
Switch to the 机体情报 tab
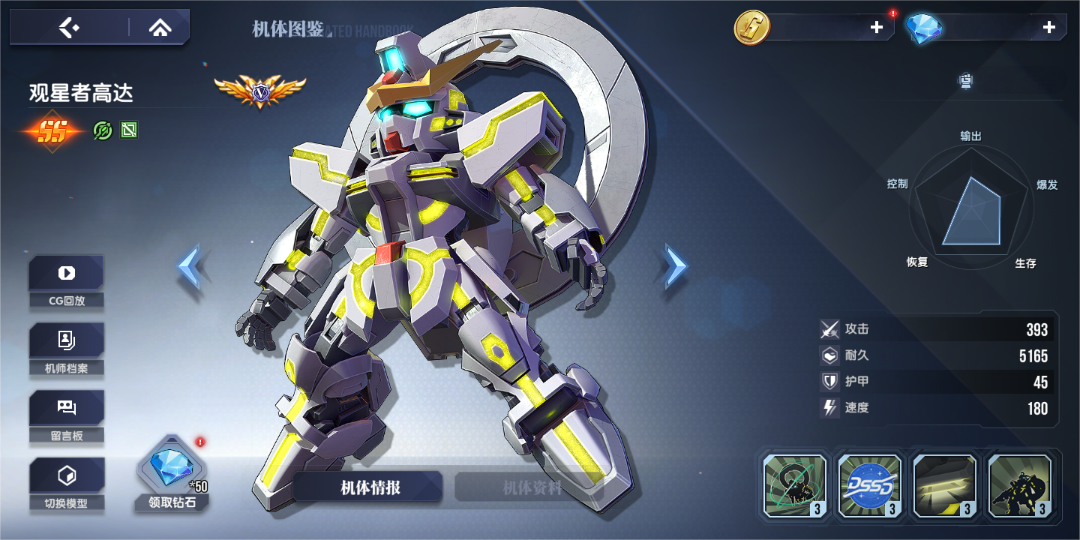pyautogui.click(x=367, y=487)
